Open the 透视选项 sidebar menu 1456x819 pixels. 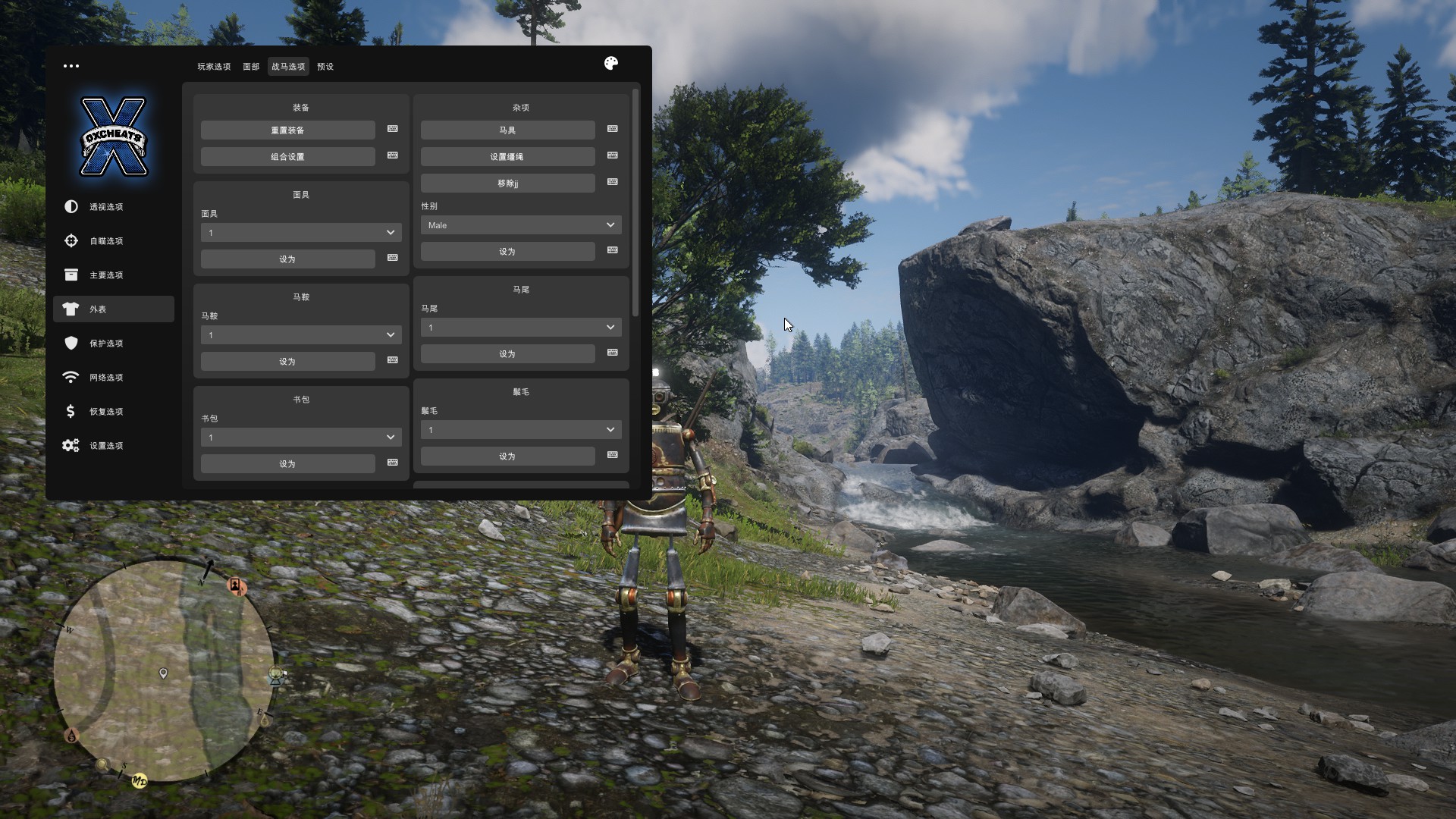[x=106, y=207]
